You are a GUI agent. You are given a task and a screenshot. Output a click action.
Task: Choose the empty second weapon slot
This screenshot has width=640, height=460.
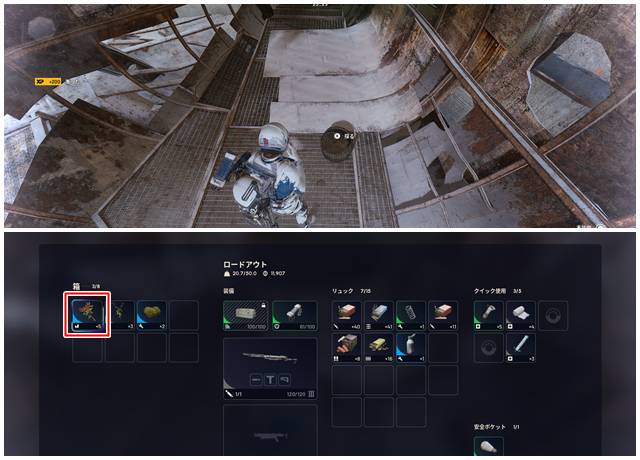point(269,428)
